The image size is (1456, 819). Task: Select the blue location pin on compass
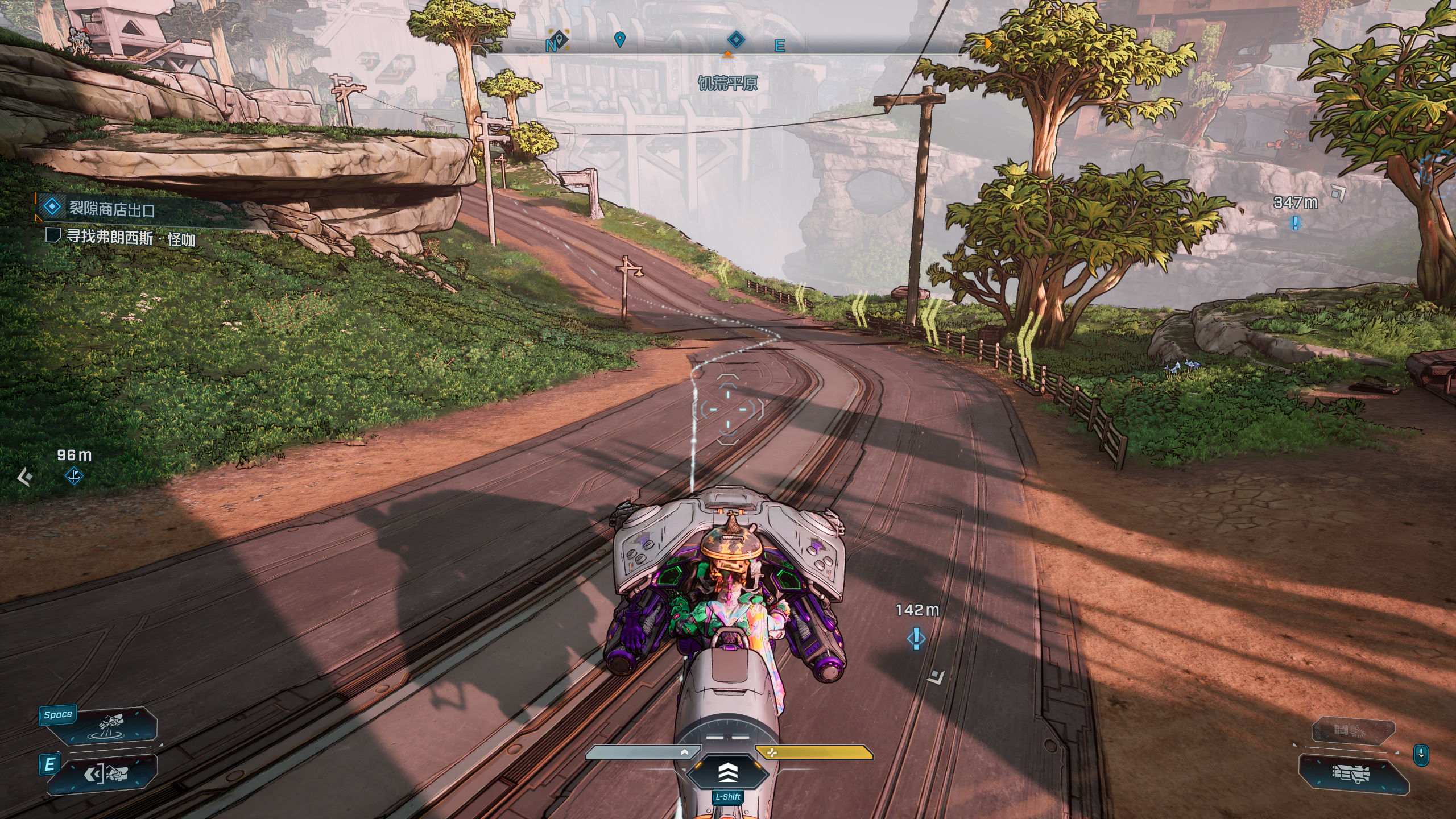(620, 39)
